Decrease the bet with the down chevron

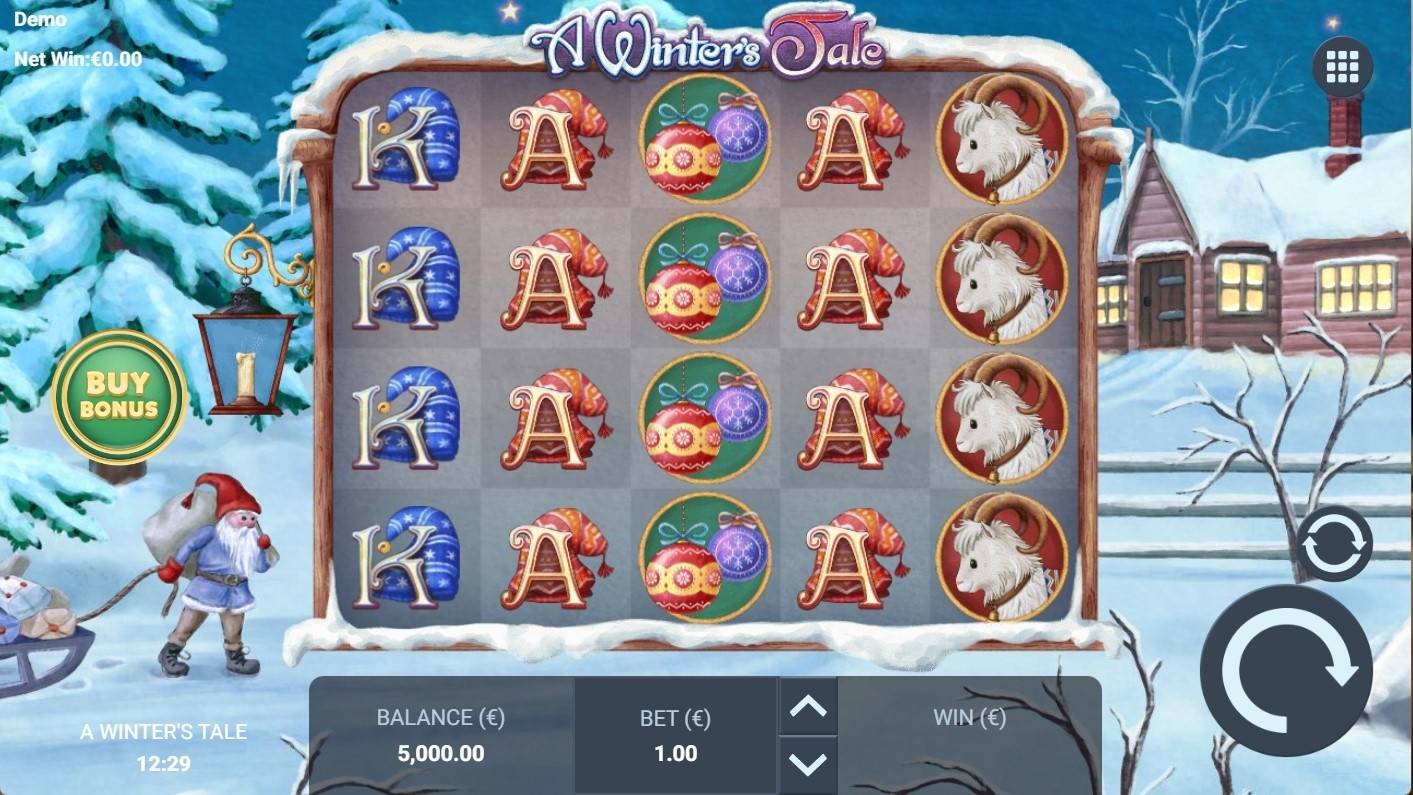(808, 765)
